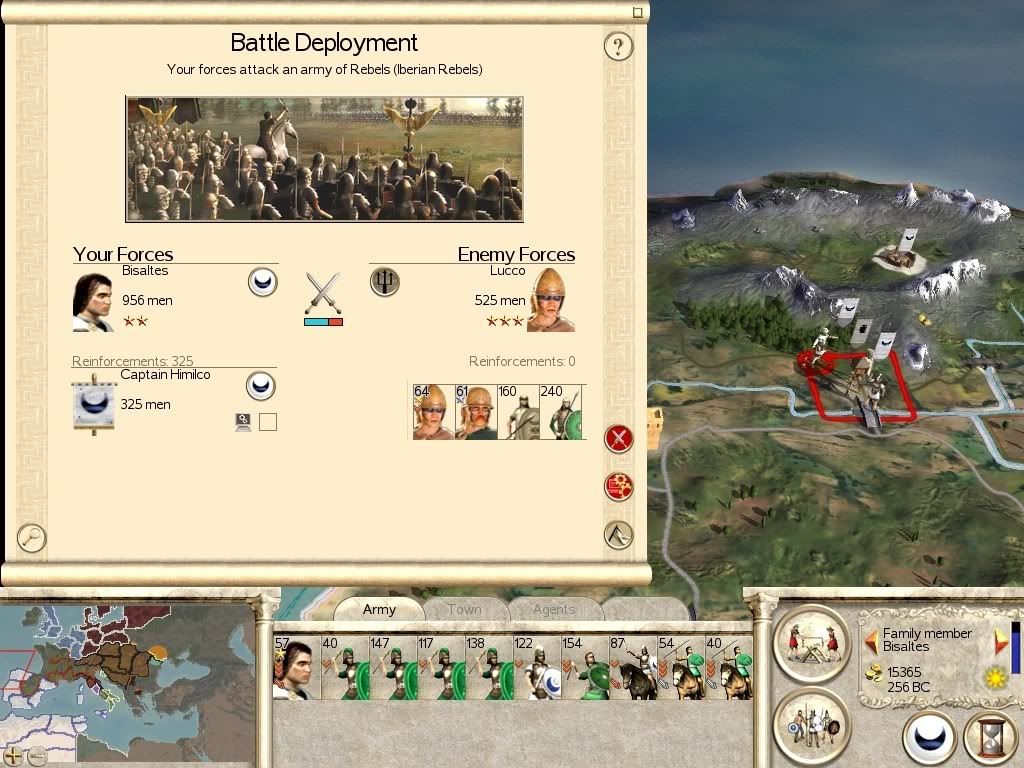Zoom in the minimap with the plus button

point(14,755)
